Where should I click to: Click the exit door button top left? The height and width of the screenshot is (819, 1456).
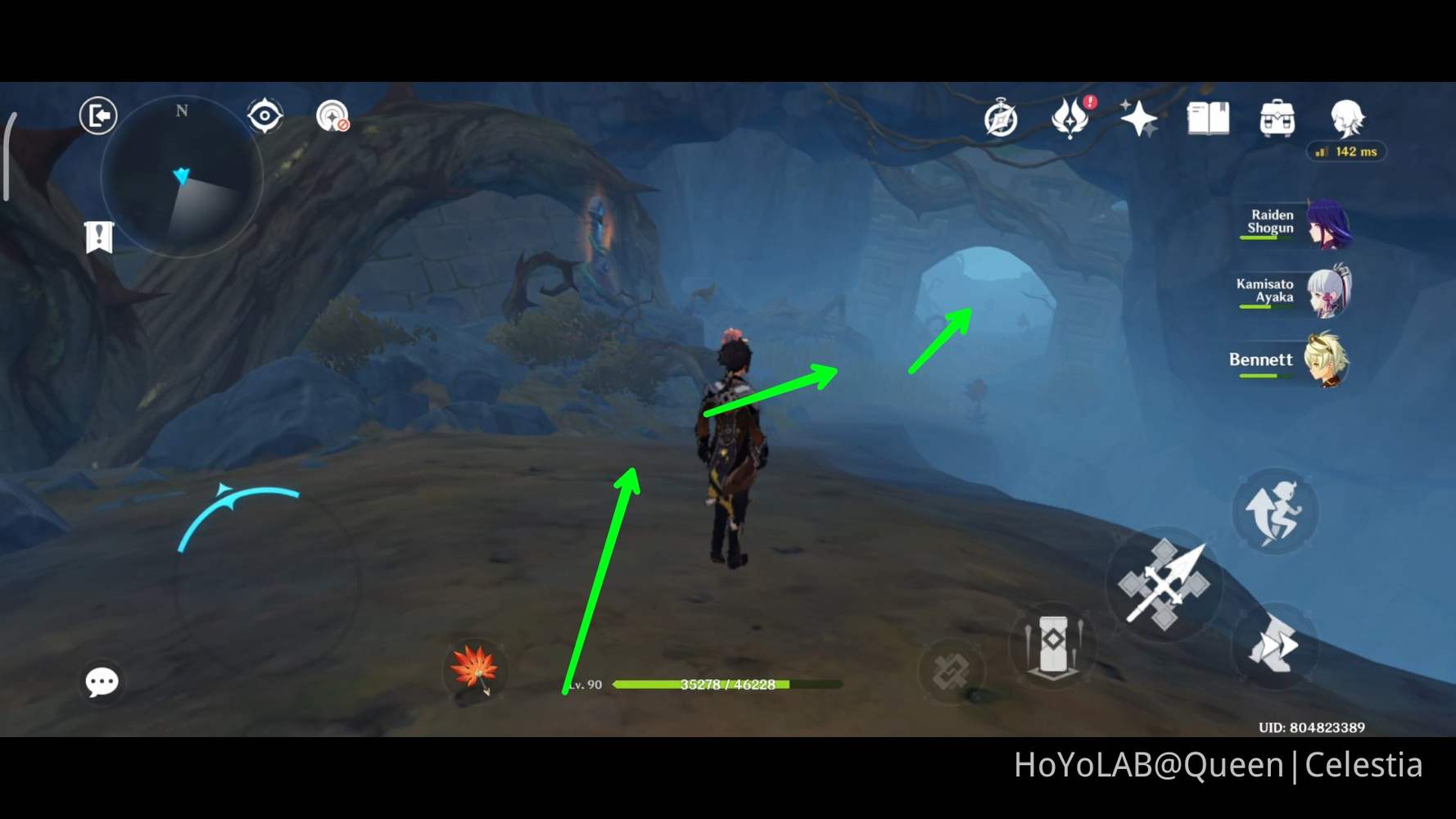tap(97, 116)
